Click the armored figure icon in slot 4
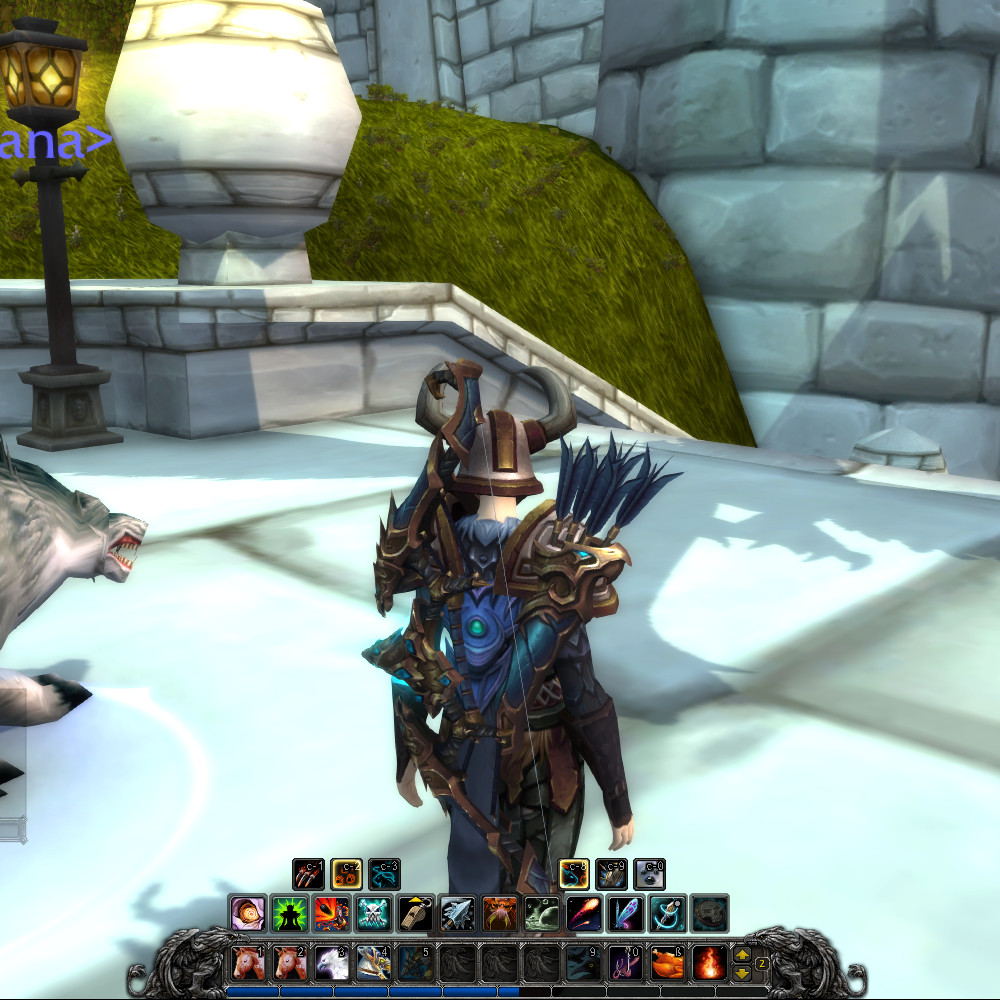The height and width of the screenshot is (1000, 1000). click(x=373, y=962)
